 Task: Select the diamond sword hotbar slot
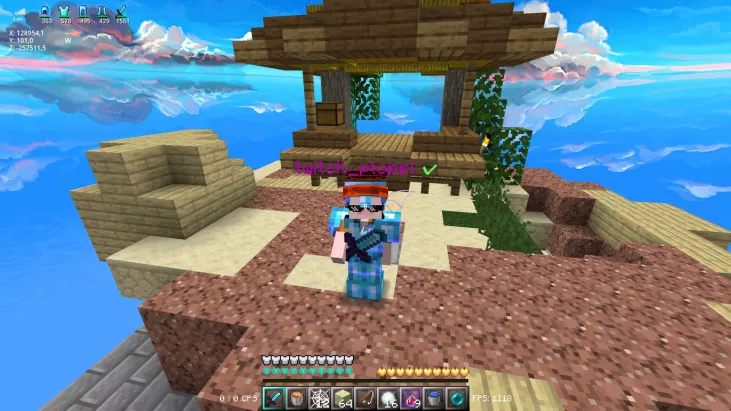pos(275,398)
